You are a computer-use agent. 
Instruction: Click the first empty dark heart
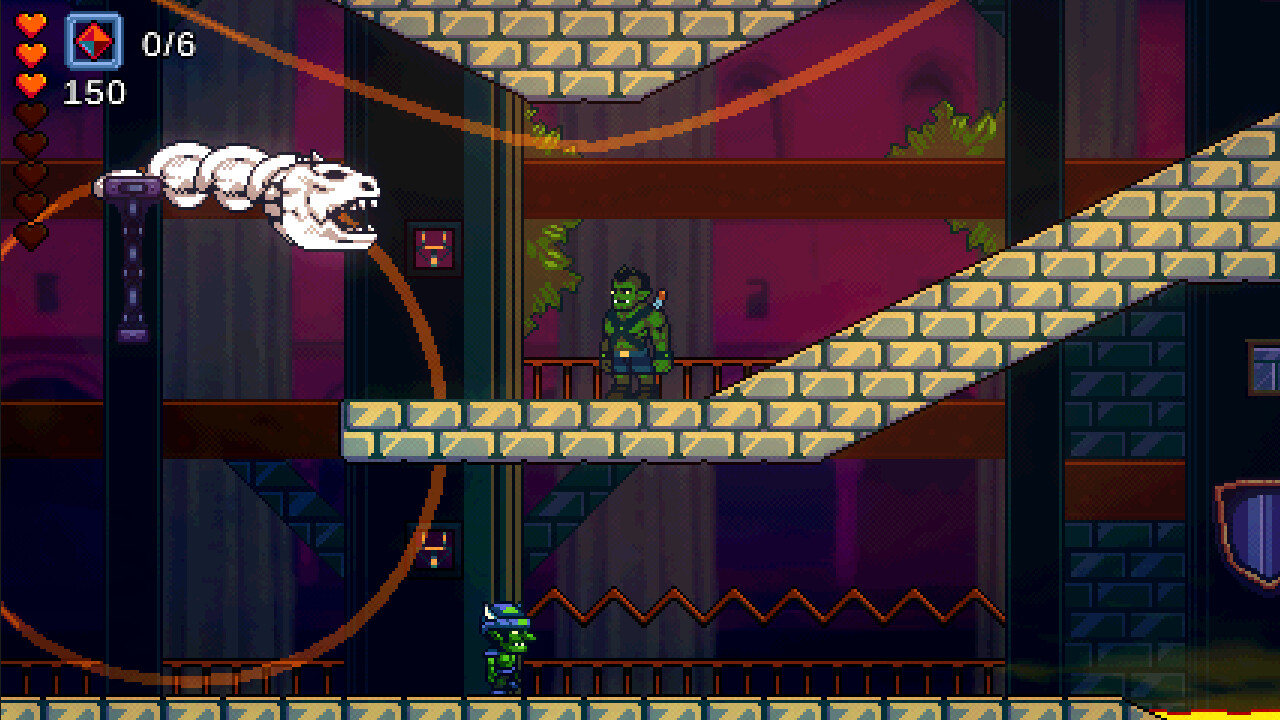pyautogui.click(x=28, y=112)
